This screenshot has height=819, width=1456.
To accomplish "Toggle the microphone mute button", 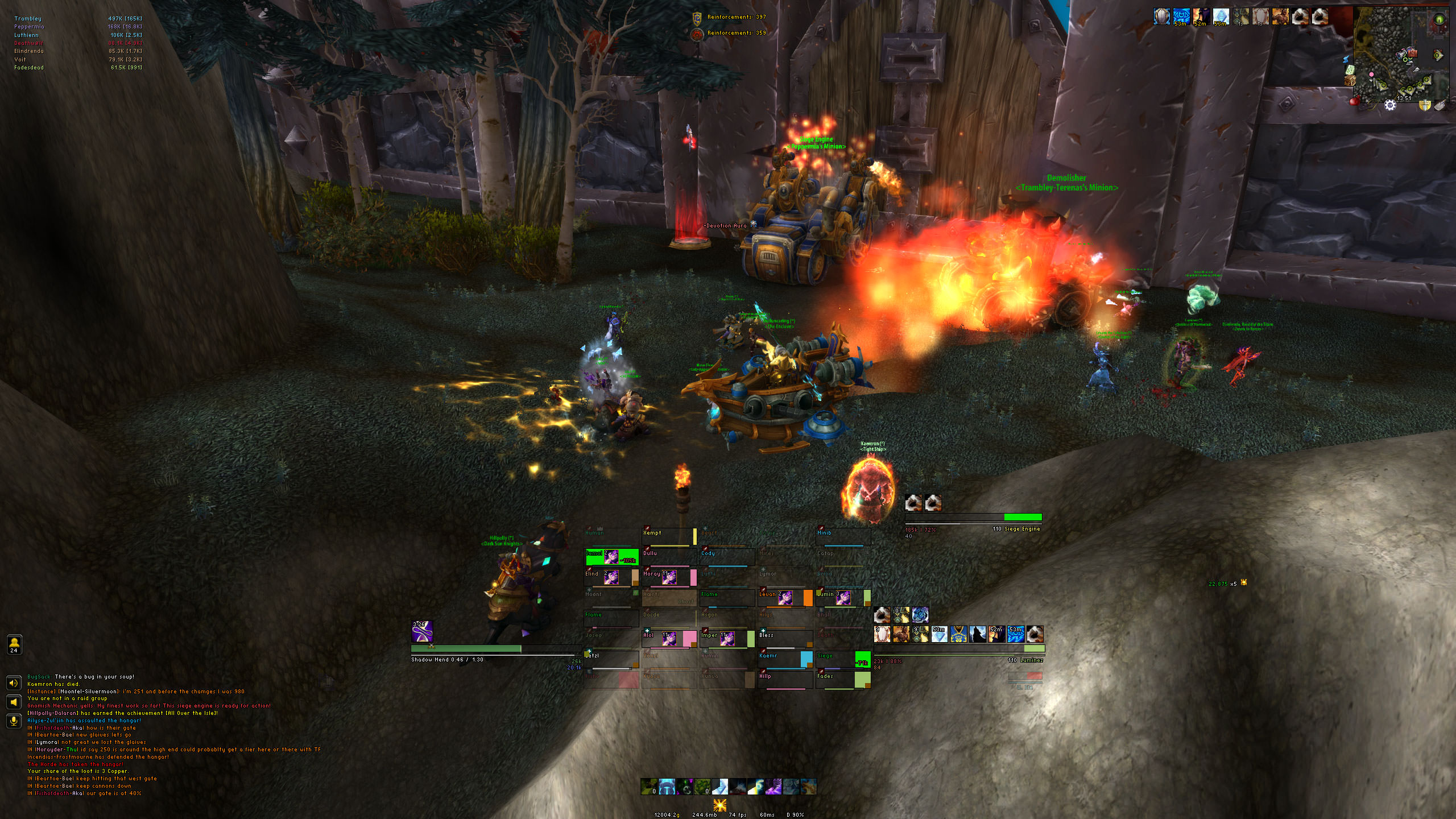I will [x=14, y=721].
